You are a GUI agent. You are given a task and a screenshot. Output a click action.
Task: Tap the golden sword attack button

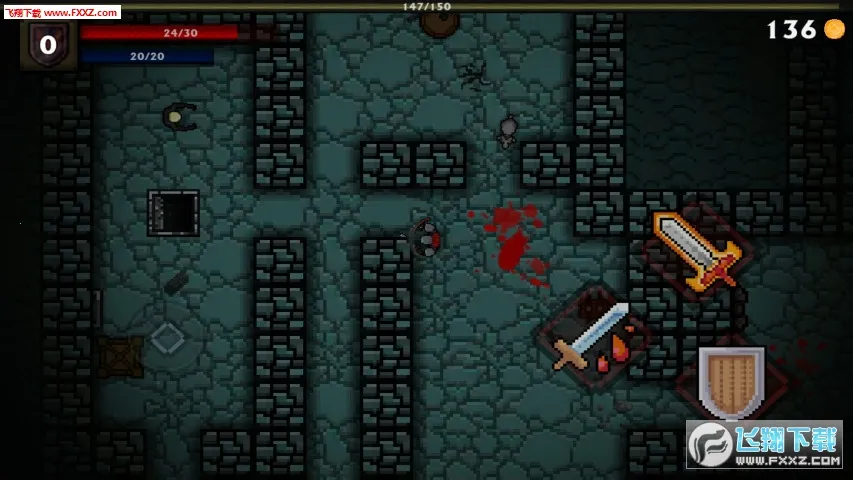tap(696, 246)
